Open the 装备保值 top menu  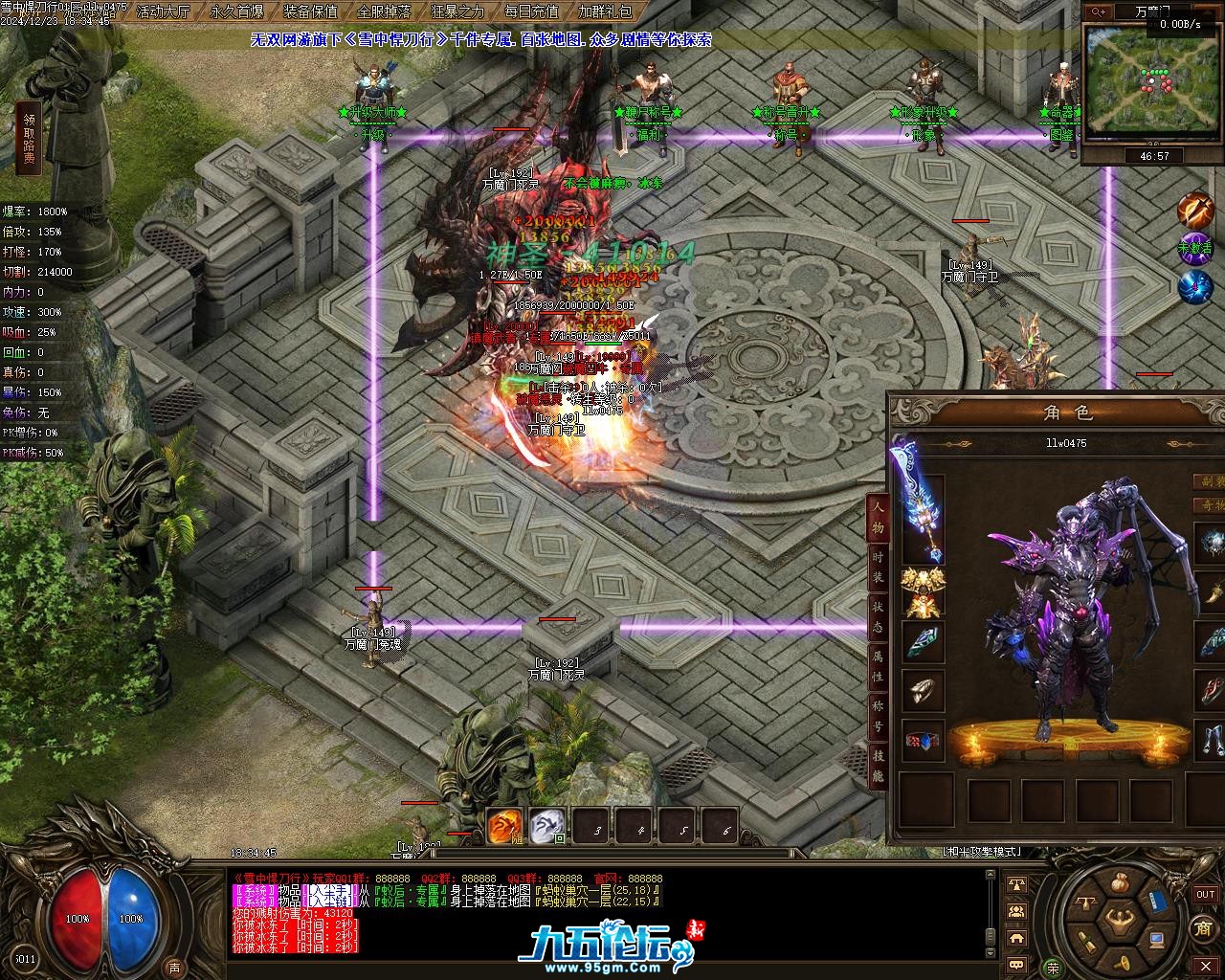pos(311,11)
